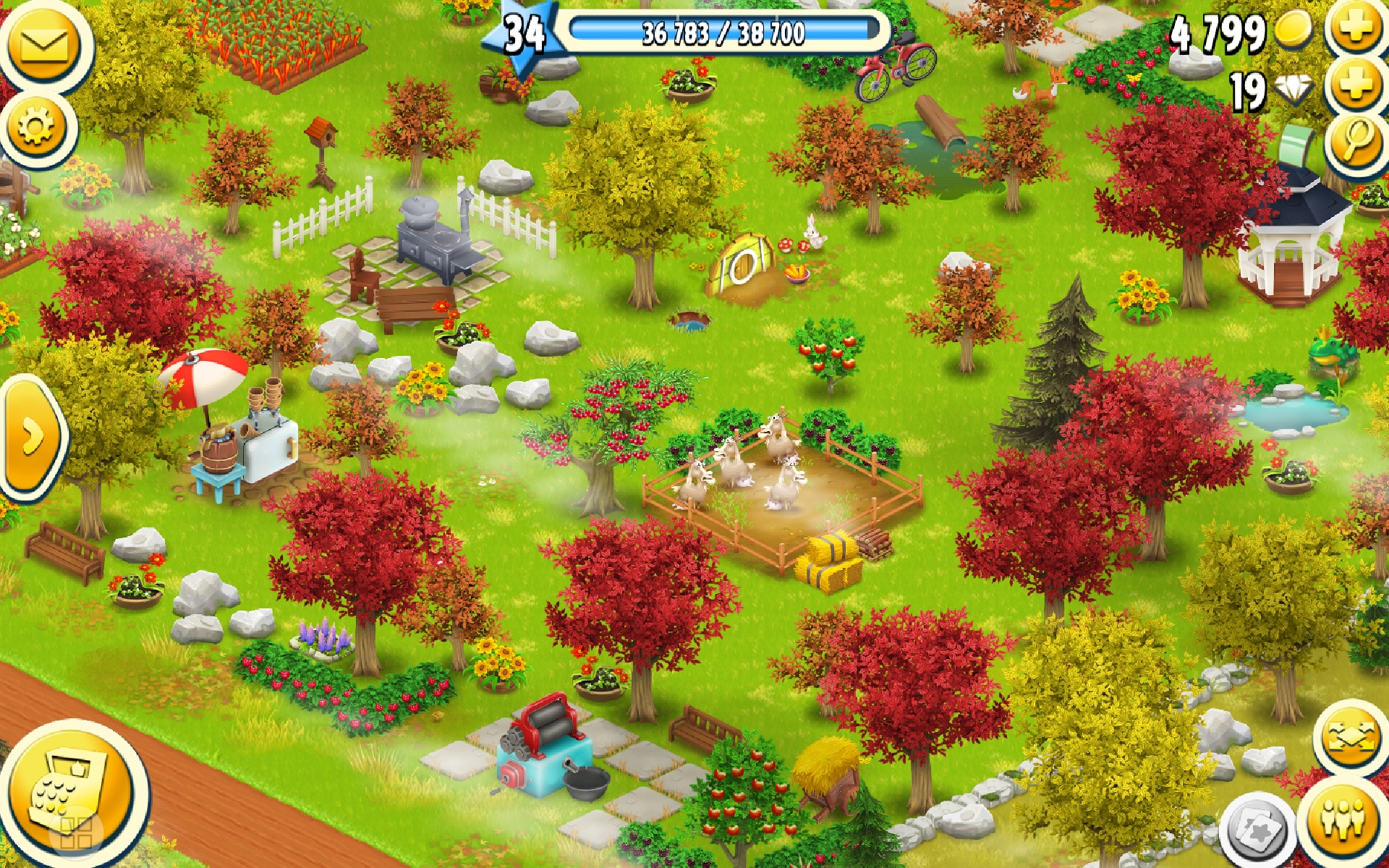Open the gray star cards button
The image size is (1389, 868).
(1257, 829)
